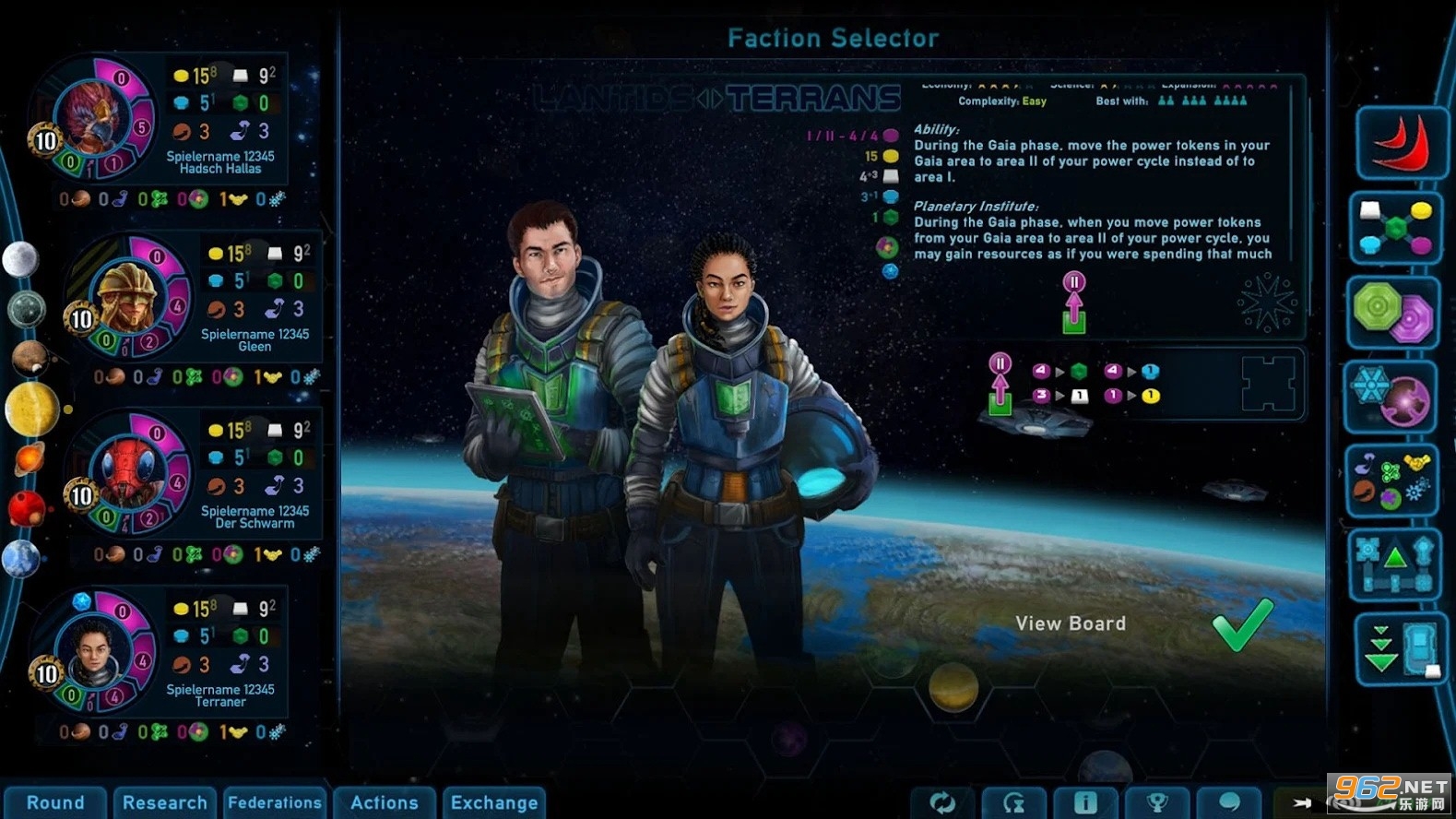Open the chat speech bubble icon

[1228, 802]
